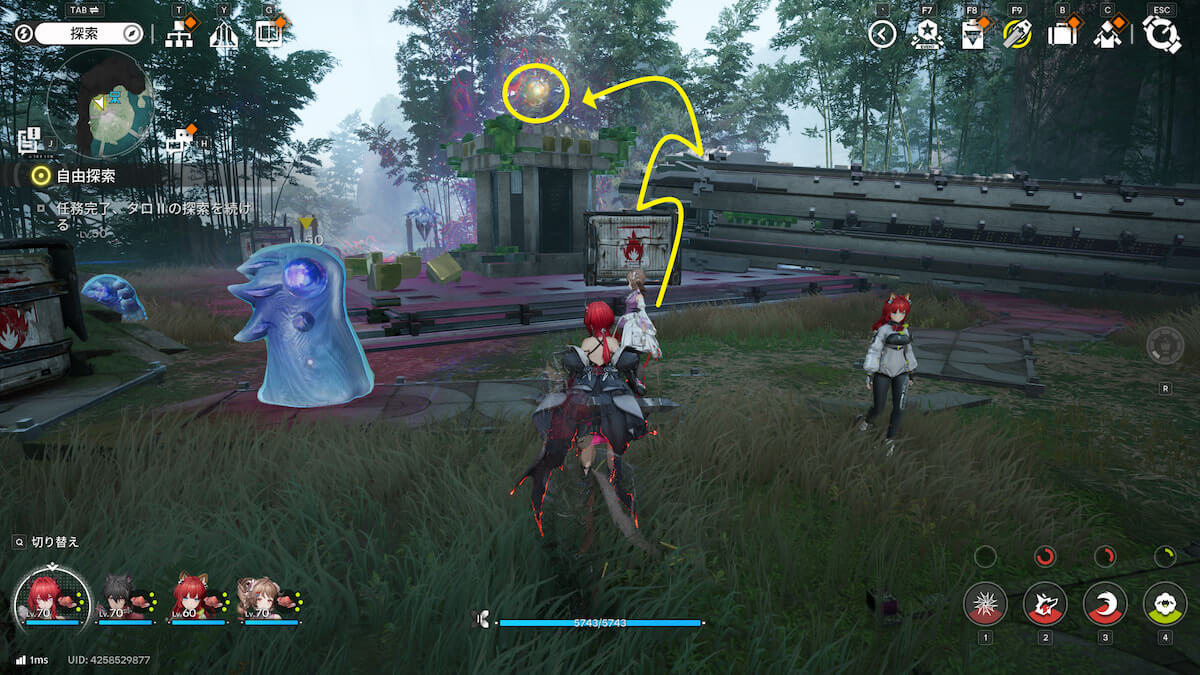Open the quest log icon beside minimap
This screenshot has height=675, width=1200.
pyautogui.click(x=29, y=139)
